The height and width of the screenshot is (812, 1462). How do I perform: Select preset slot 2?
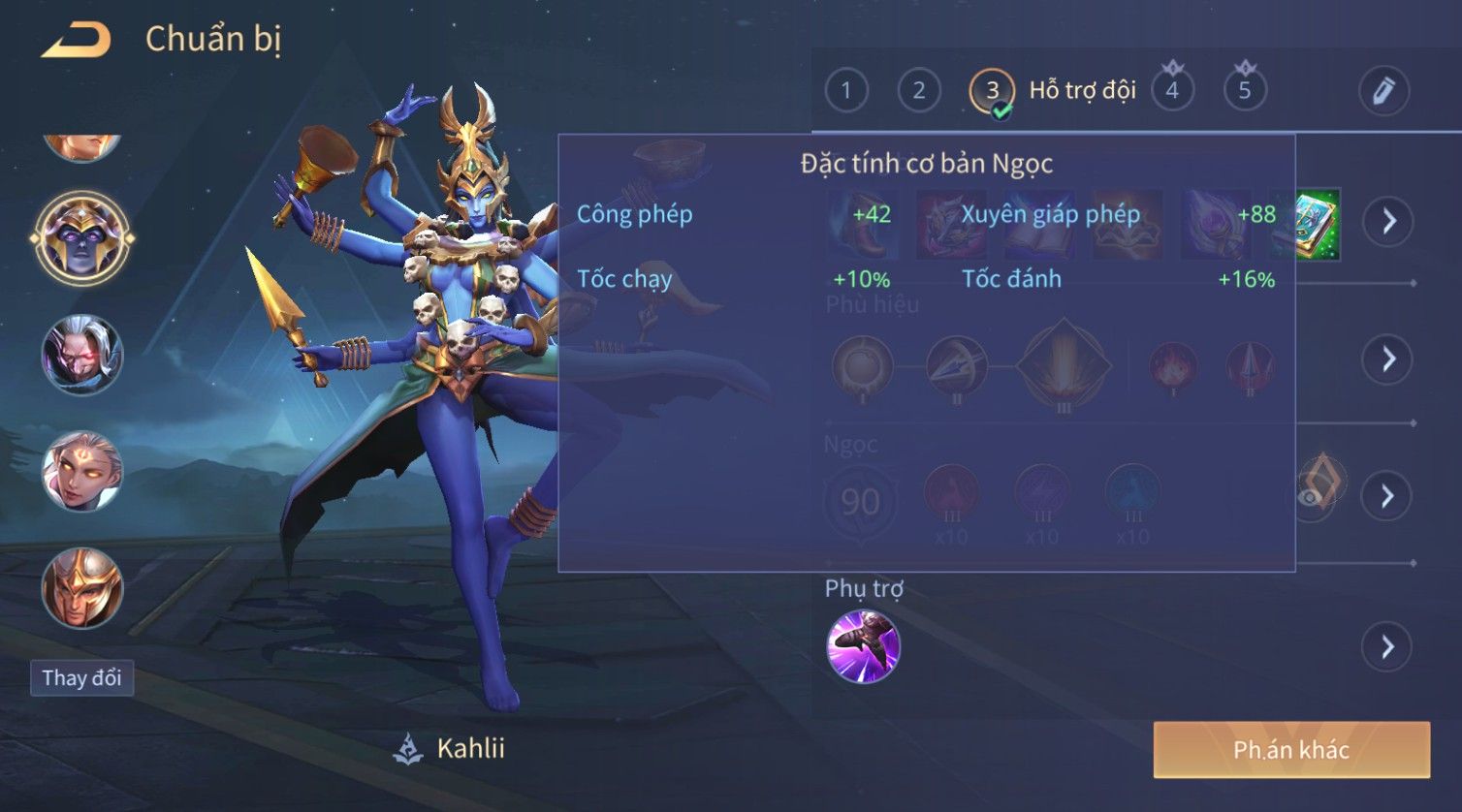pos(918,91)
